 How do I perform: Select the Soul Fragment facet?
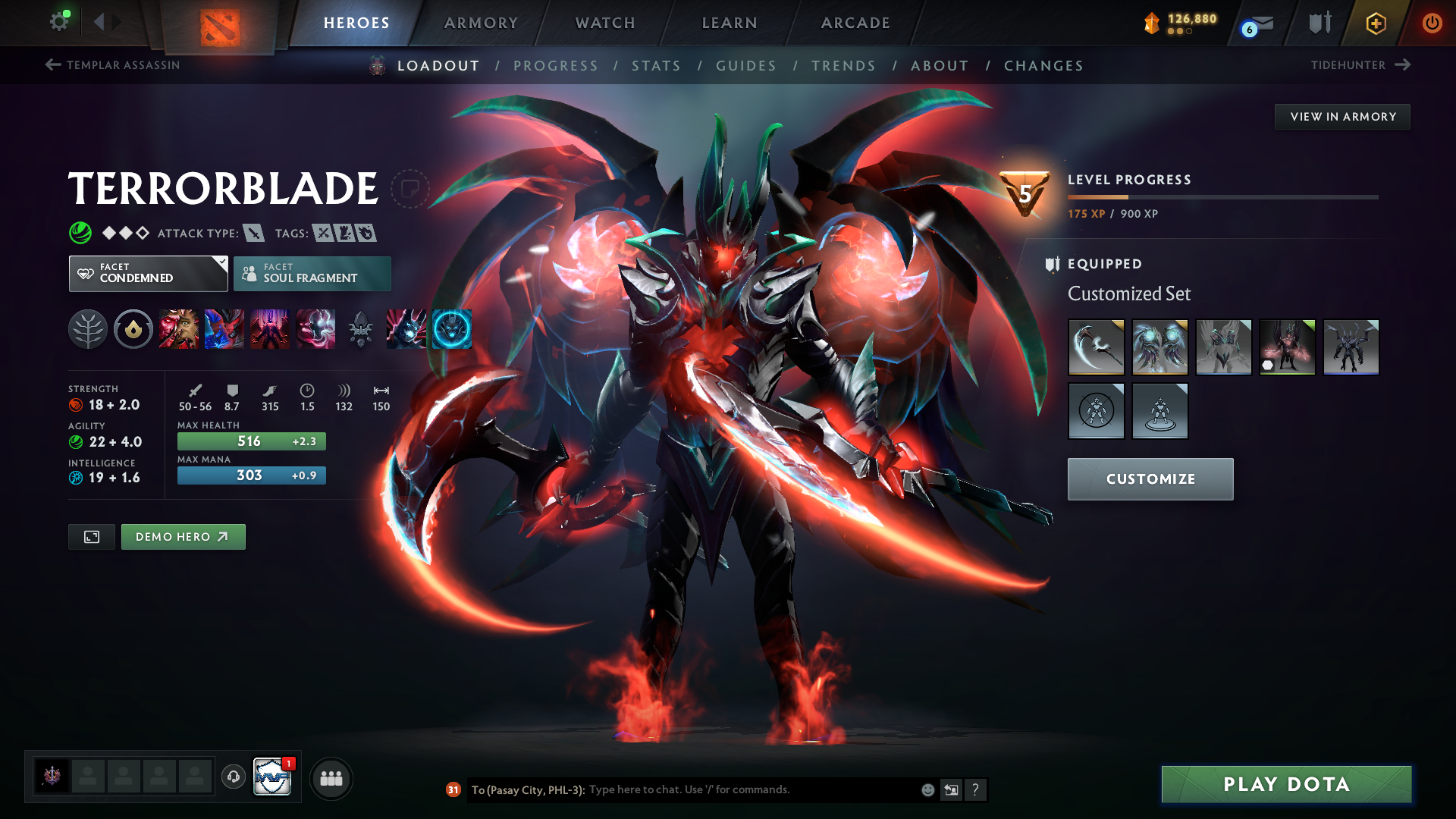(x=312, y=273)
